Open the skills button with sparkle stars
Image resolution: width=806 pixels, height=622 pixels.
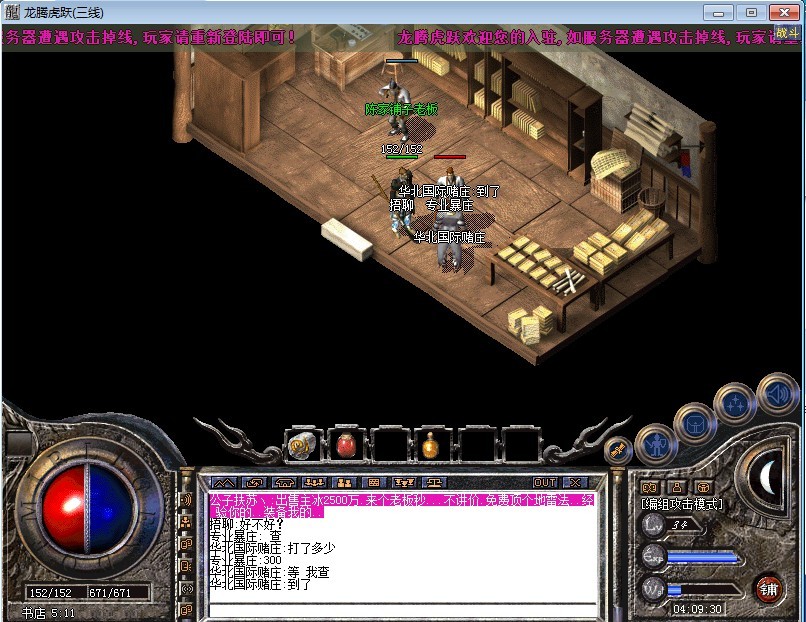[736, 405]
